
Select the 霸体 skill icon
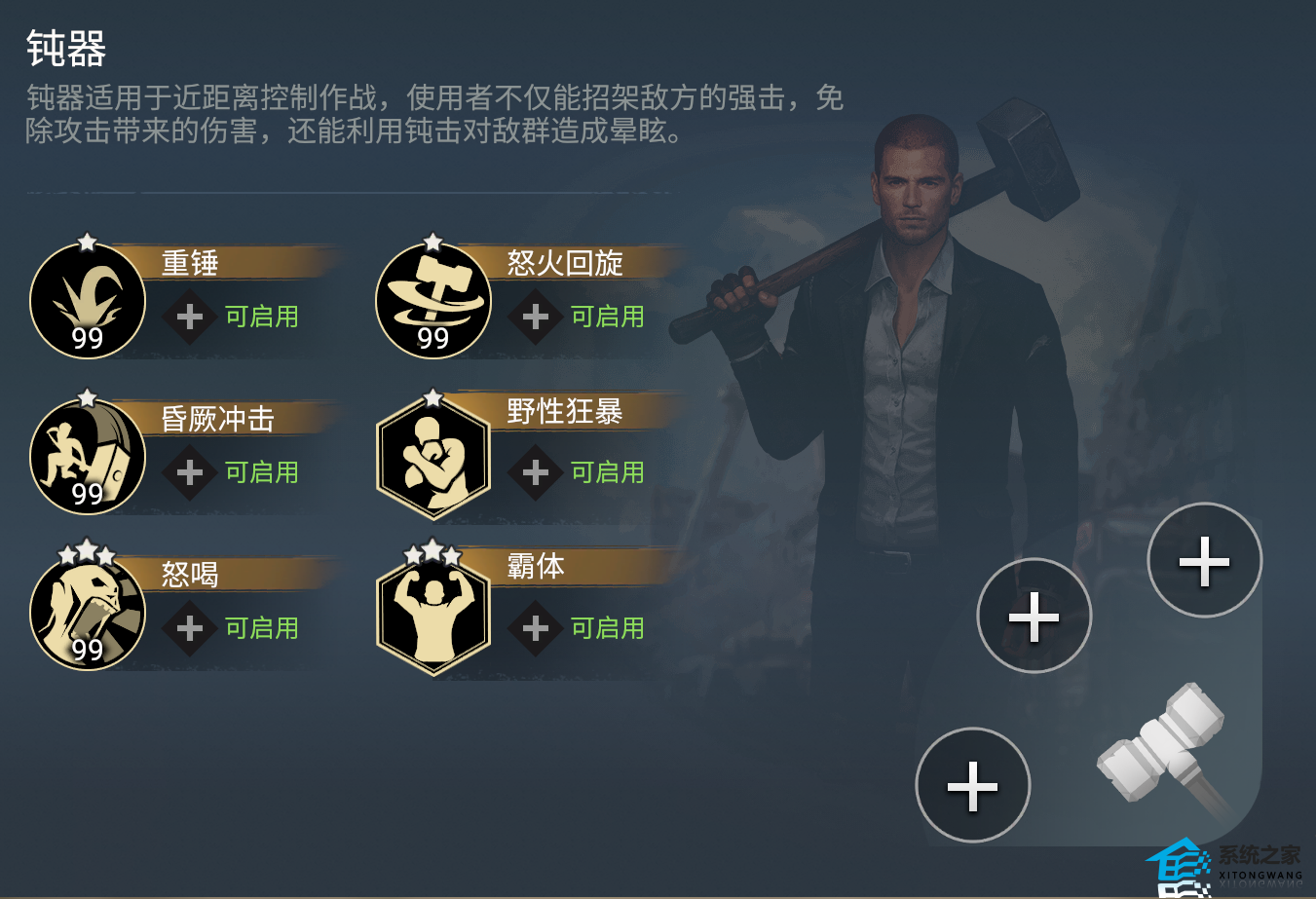[433, 612]
